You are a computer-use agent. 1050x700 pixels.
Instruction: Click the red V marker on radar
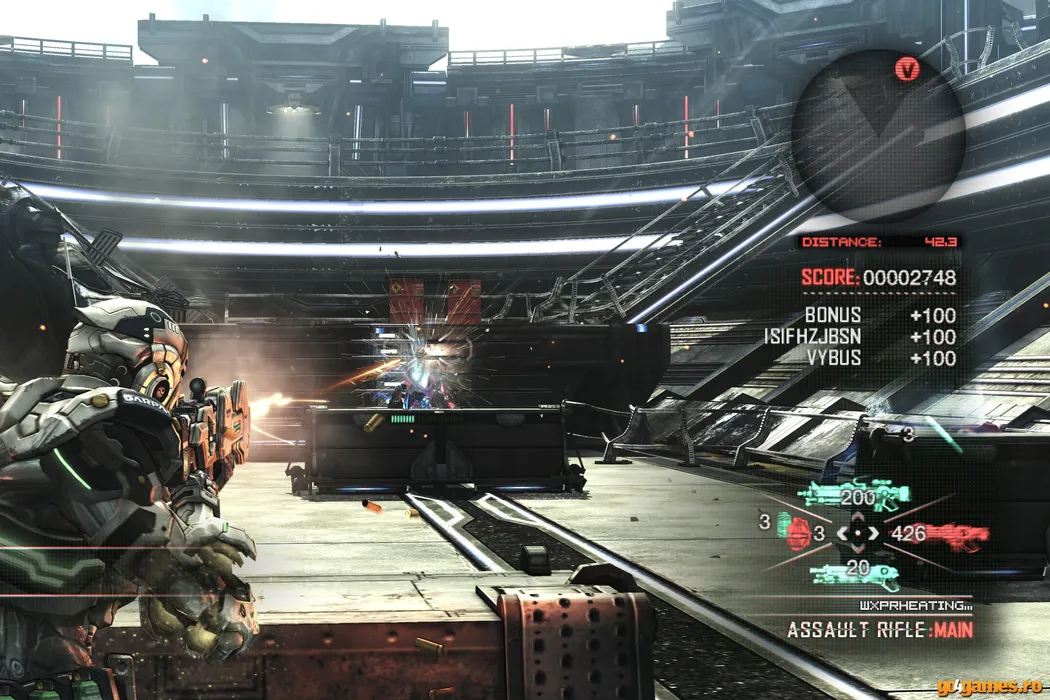[x=908, y=68]
